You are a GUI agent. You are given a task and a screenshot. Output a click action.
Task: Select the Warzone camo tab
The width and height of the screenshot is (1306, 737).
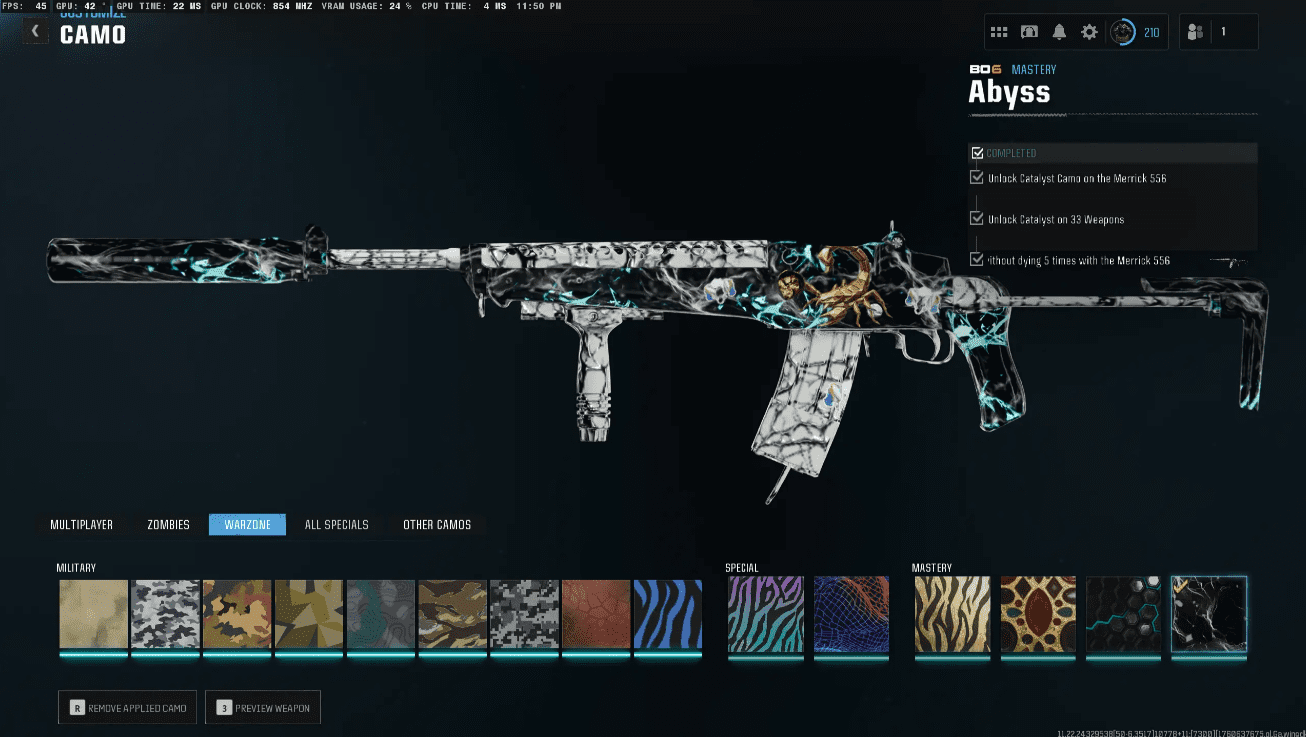pos(247,525)
